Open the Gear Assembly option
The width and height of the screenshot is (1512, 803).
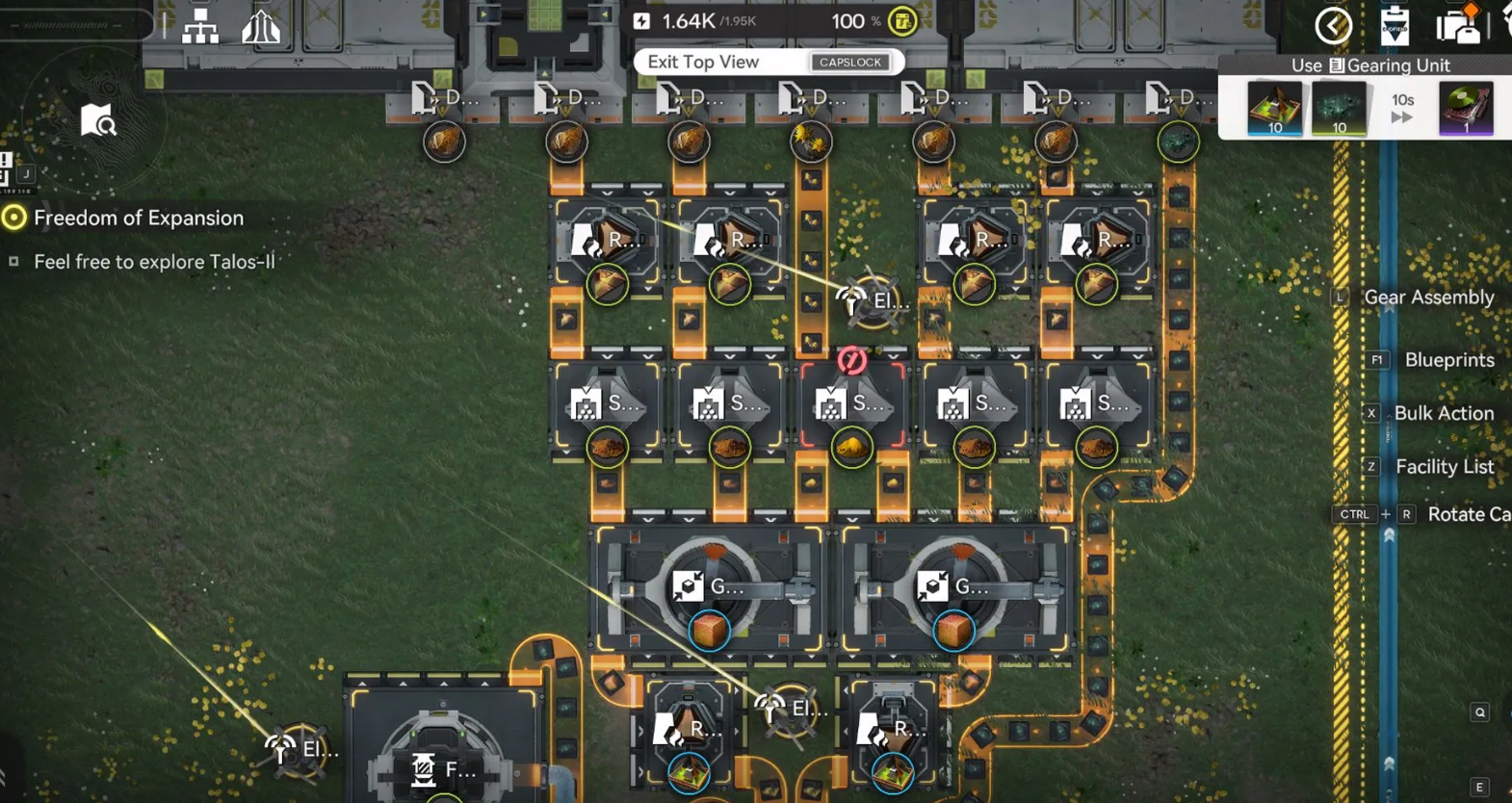click(x=1428, y=298)
